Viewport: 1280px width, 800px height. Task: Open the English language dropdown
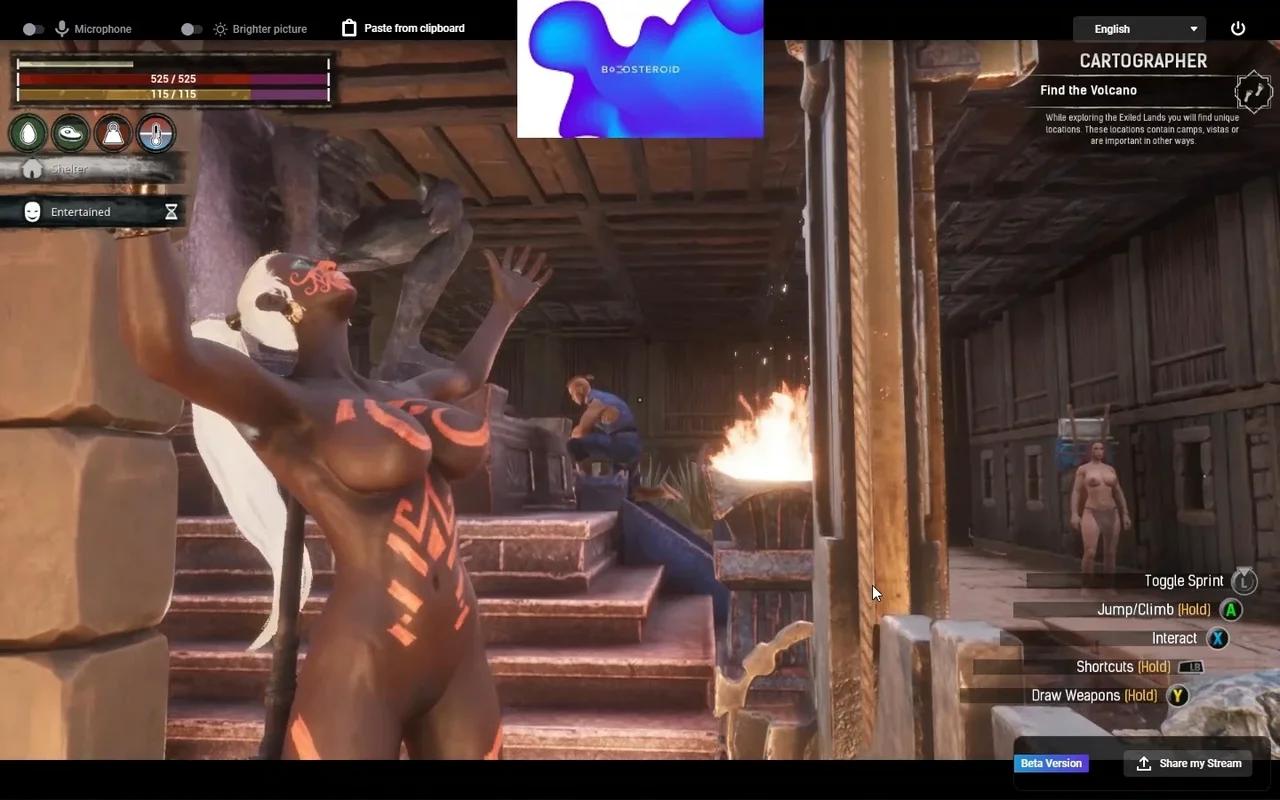click(x=1139, y=28)
